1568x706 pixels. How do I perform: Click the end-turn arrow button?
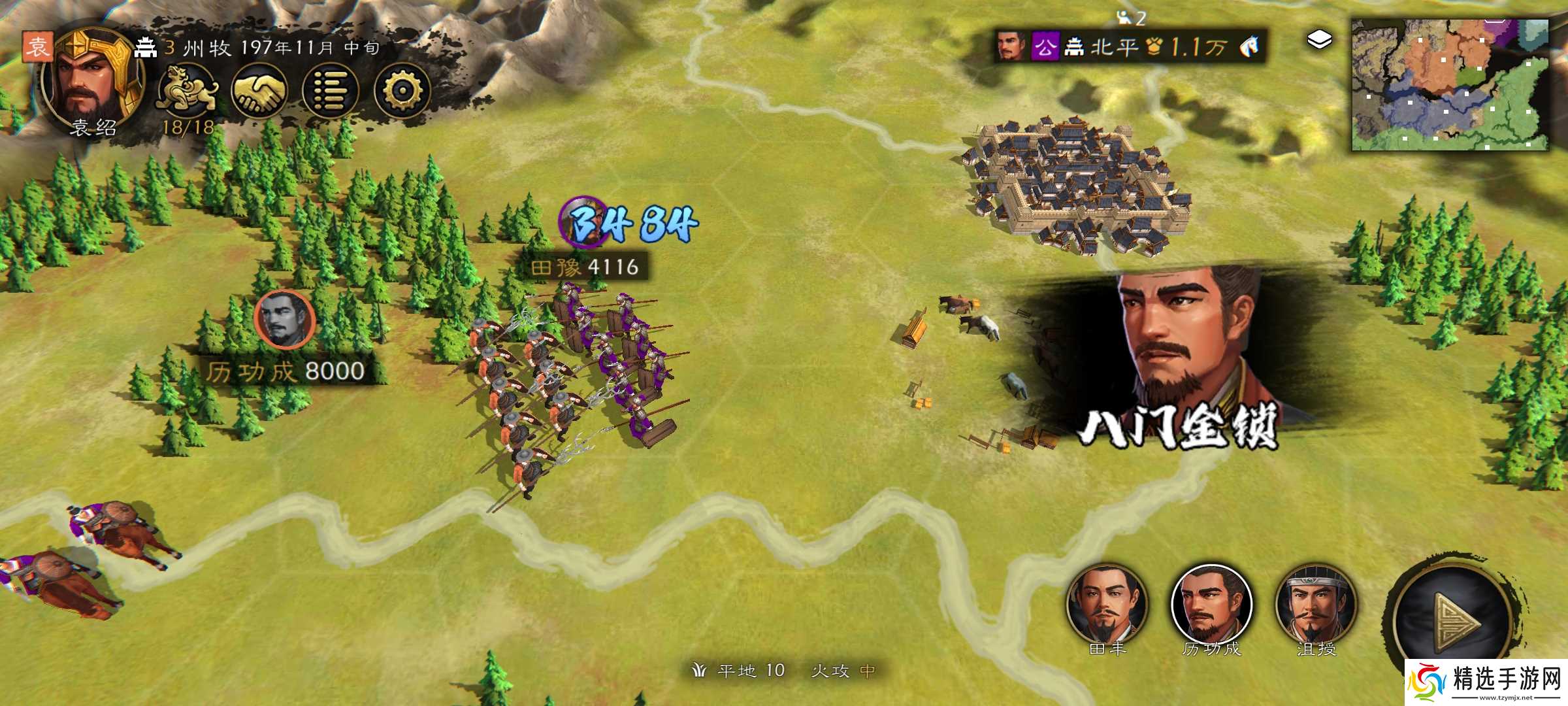[x=1454, y=621]
